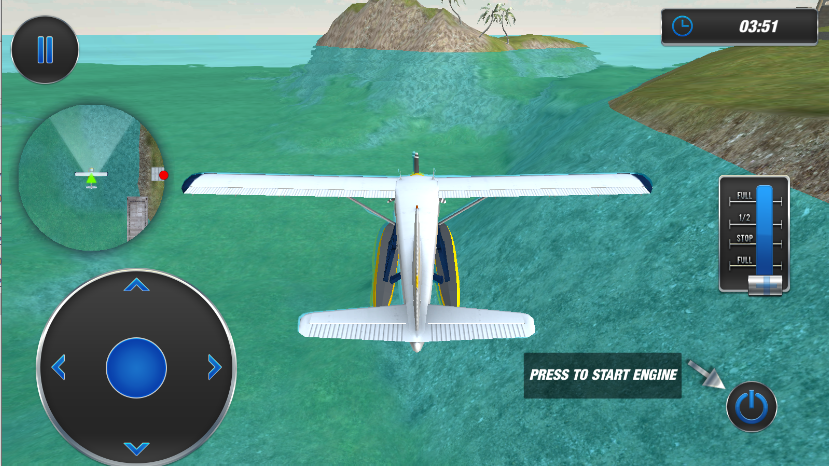Tap the down arrow on the joystick

click(x=136, y=447)
